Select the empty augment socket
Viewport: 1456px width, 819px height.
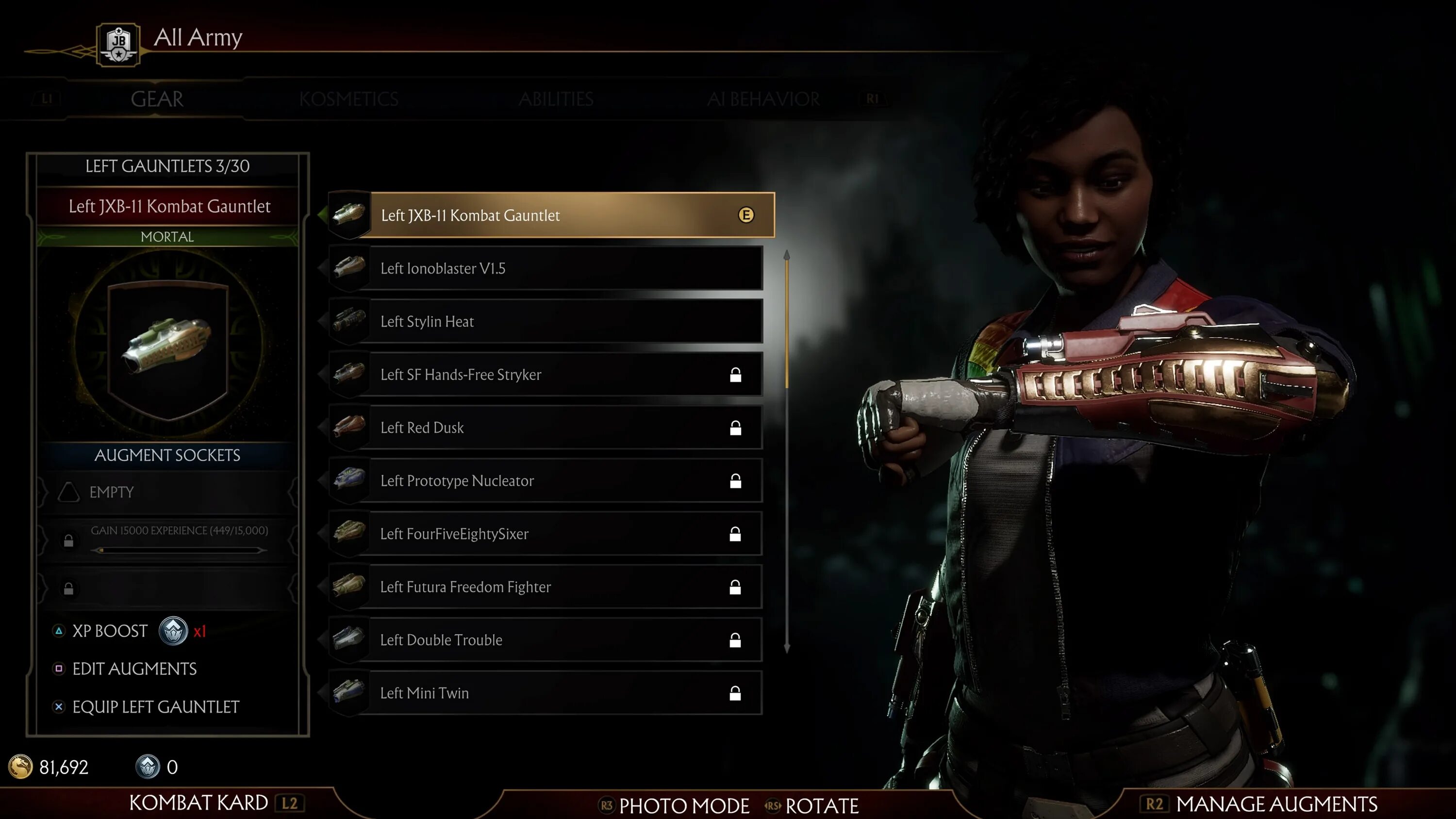(167, 492)
